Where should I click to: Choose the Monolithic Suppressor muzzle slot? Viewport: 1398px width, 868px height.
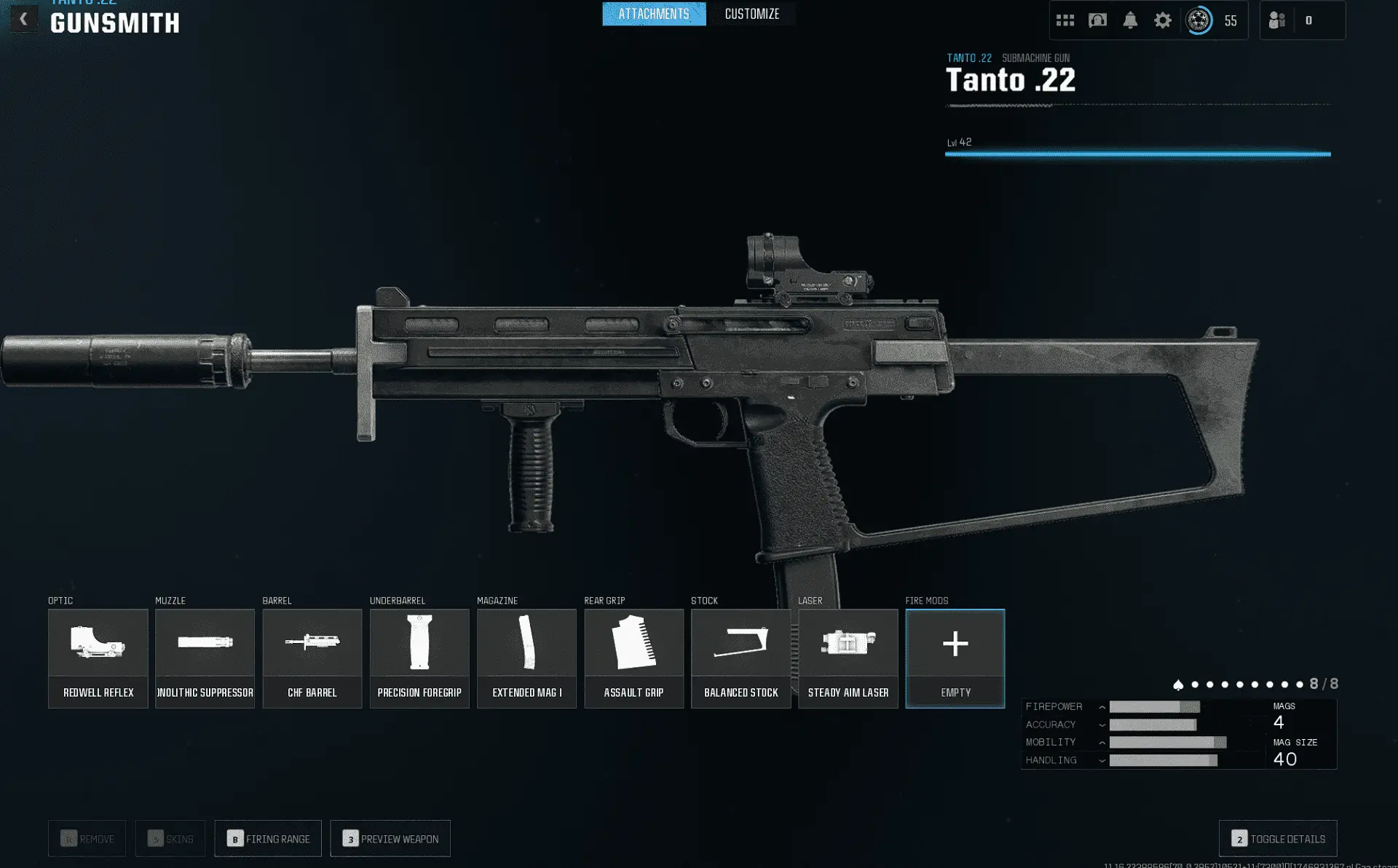coord(205,658)
